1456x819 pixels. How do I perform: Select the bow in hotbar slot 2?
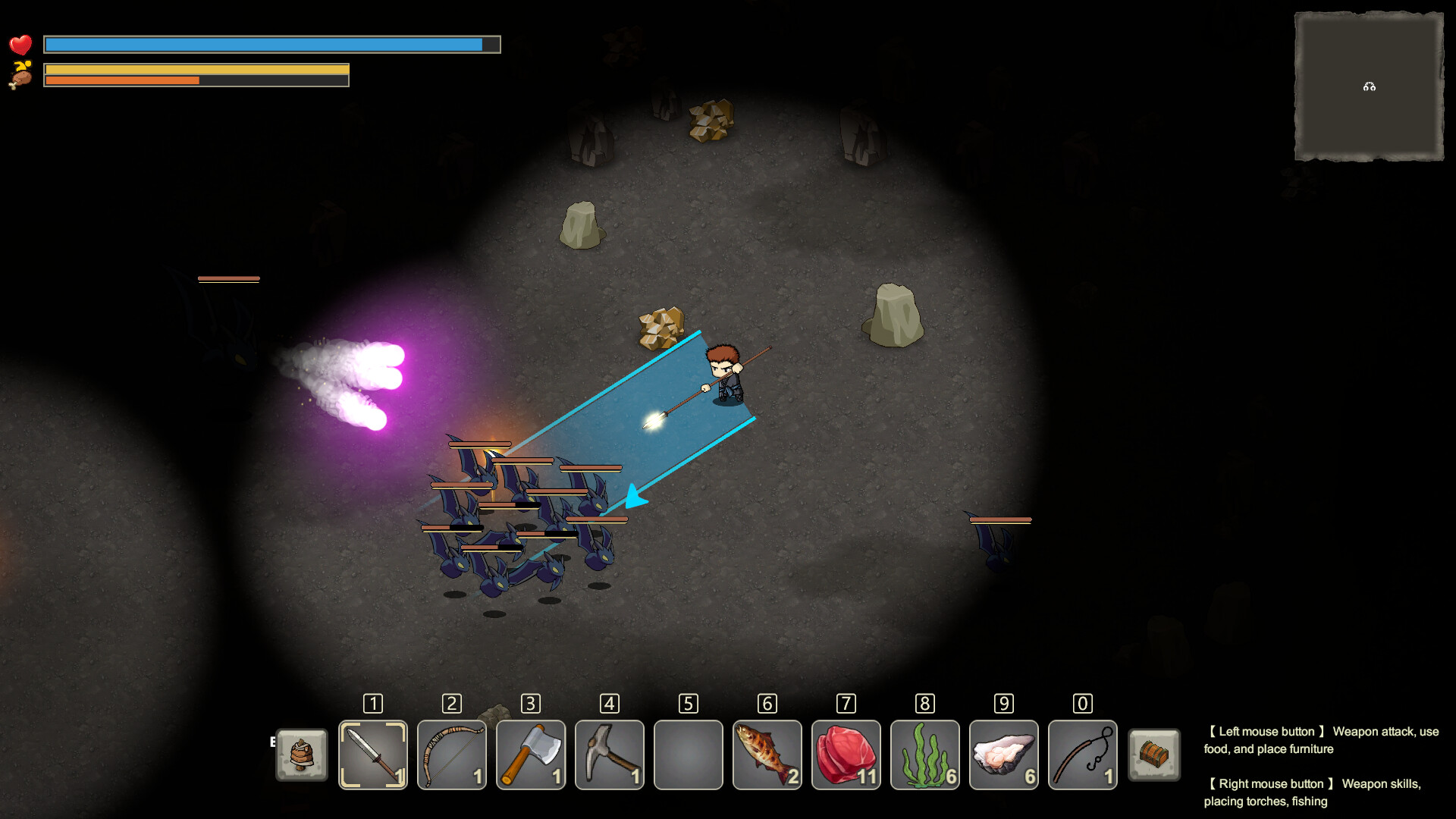pyautogui.click(x=451, y=755)
